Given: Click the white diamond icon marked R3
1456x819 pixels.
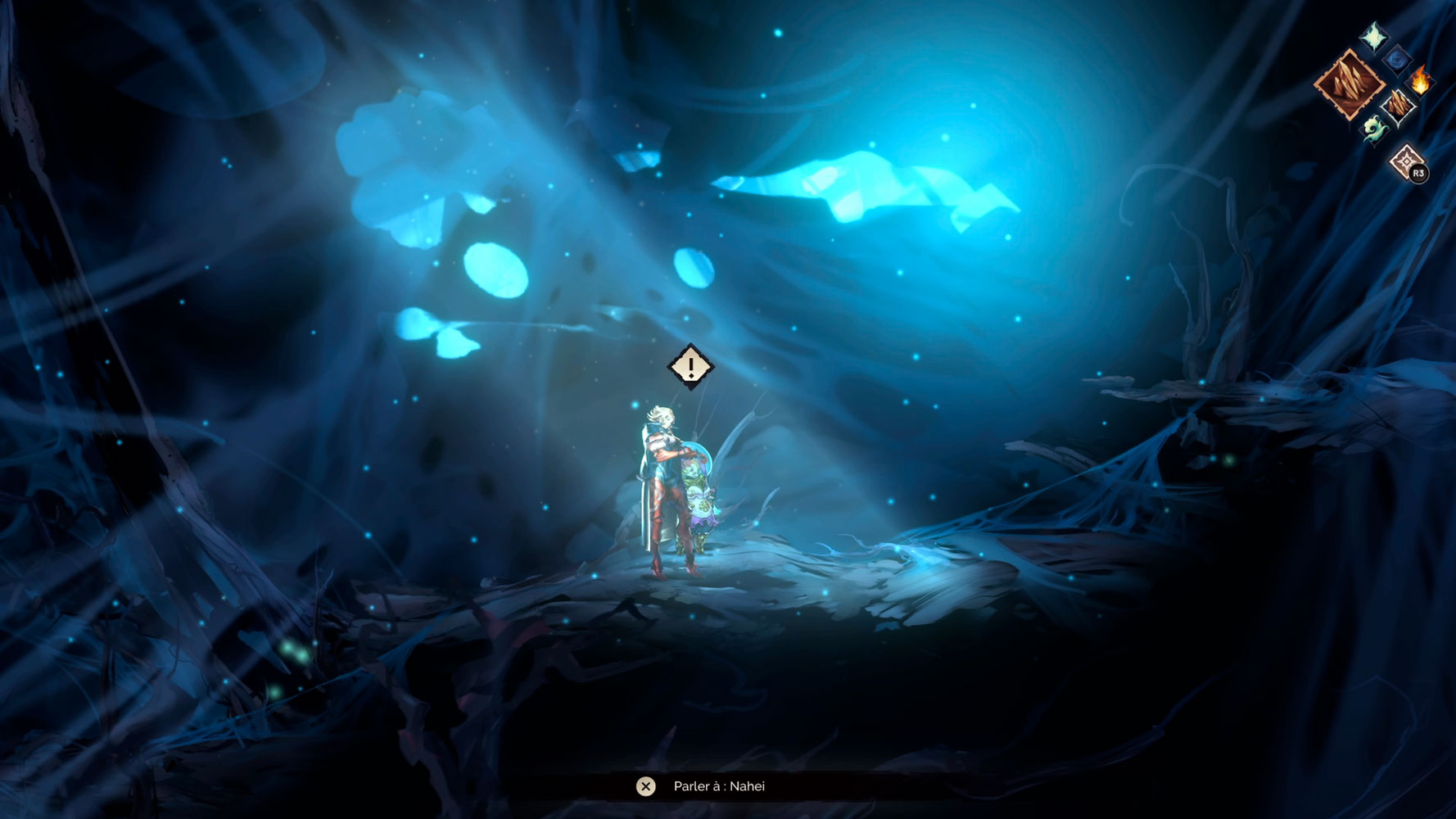Looking at the screenshot, I should pos(1407,162).
